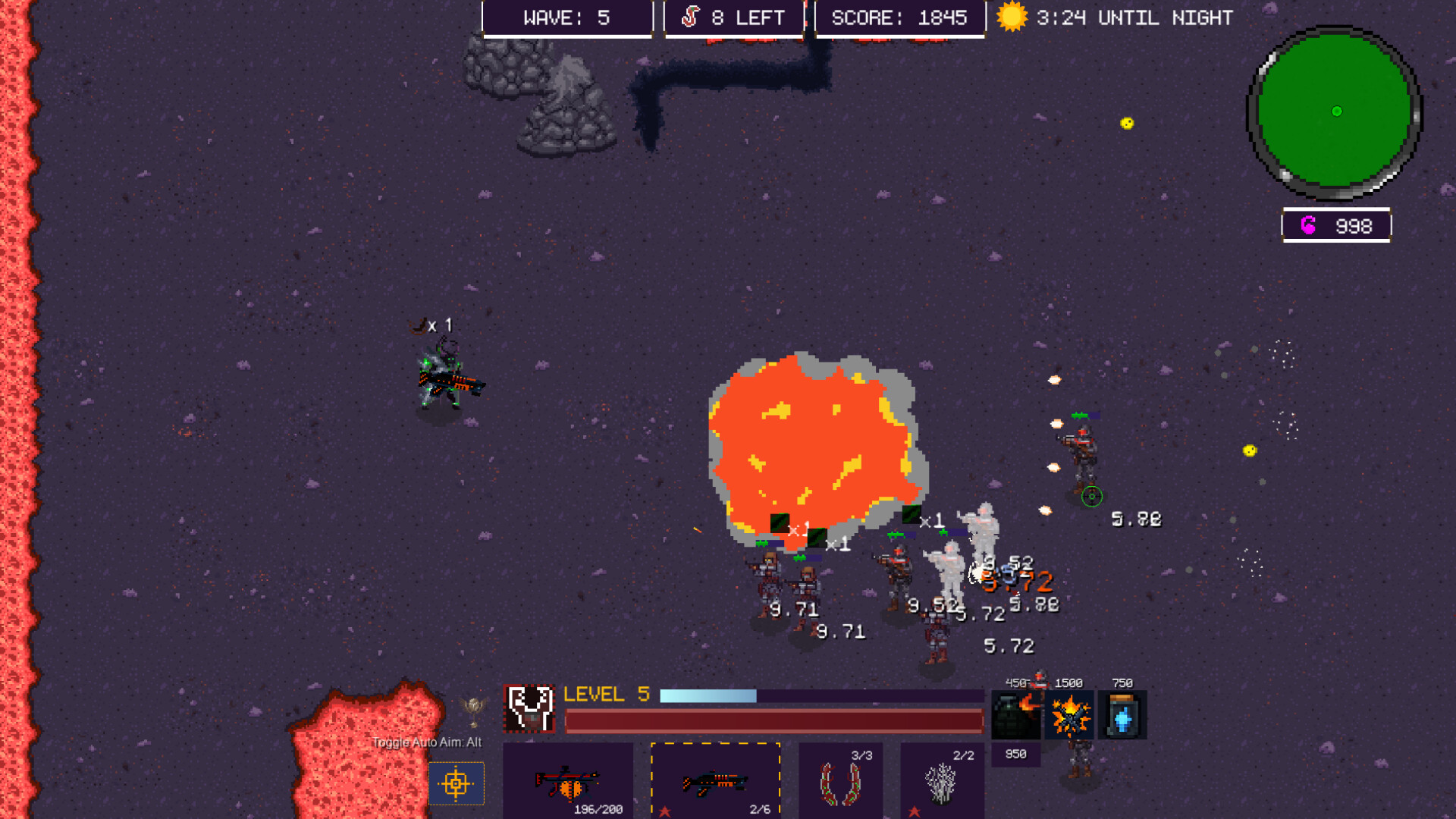This screenshot has height=819, width=1456.
Task: Click the wreath item showing 3/3 charges
Action: (840, 781)
